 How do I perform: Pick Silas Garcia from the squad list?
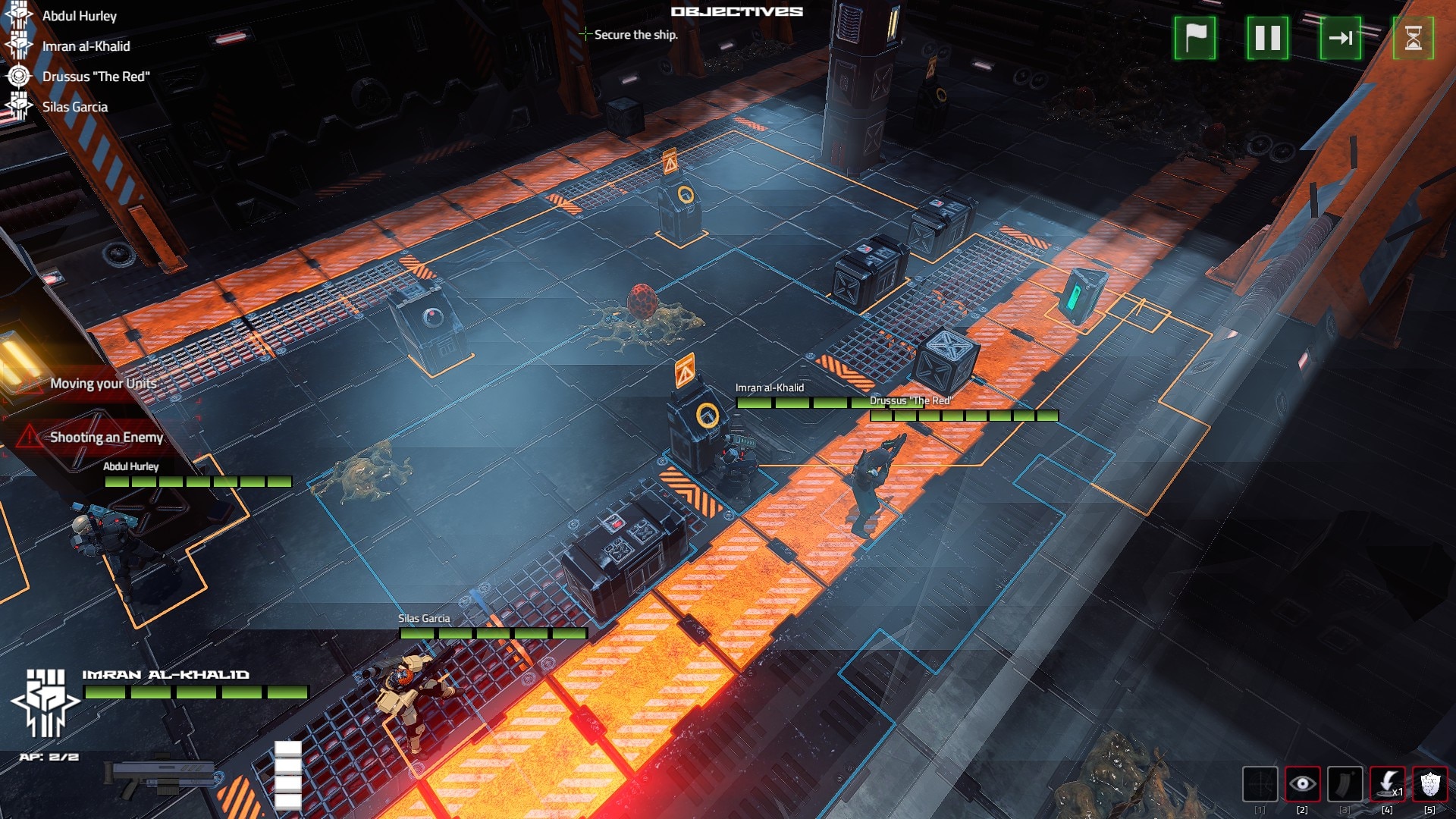74,107
